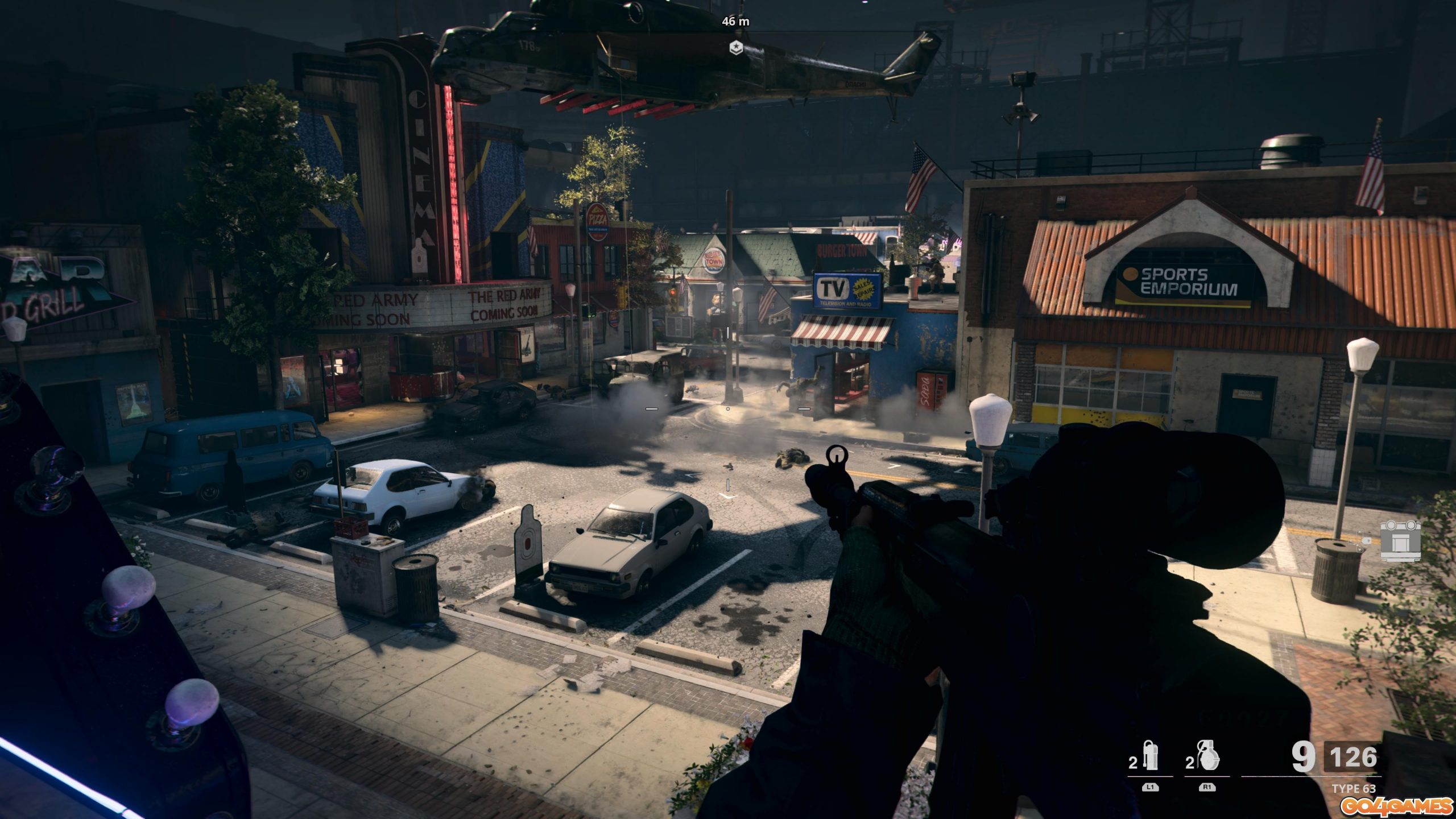This screenshot has width=1456, height=819.
Task: Click the BURGER TOWN rooftop sign
Action: pyautogui.click(x=841, y=252)
